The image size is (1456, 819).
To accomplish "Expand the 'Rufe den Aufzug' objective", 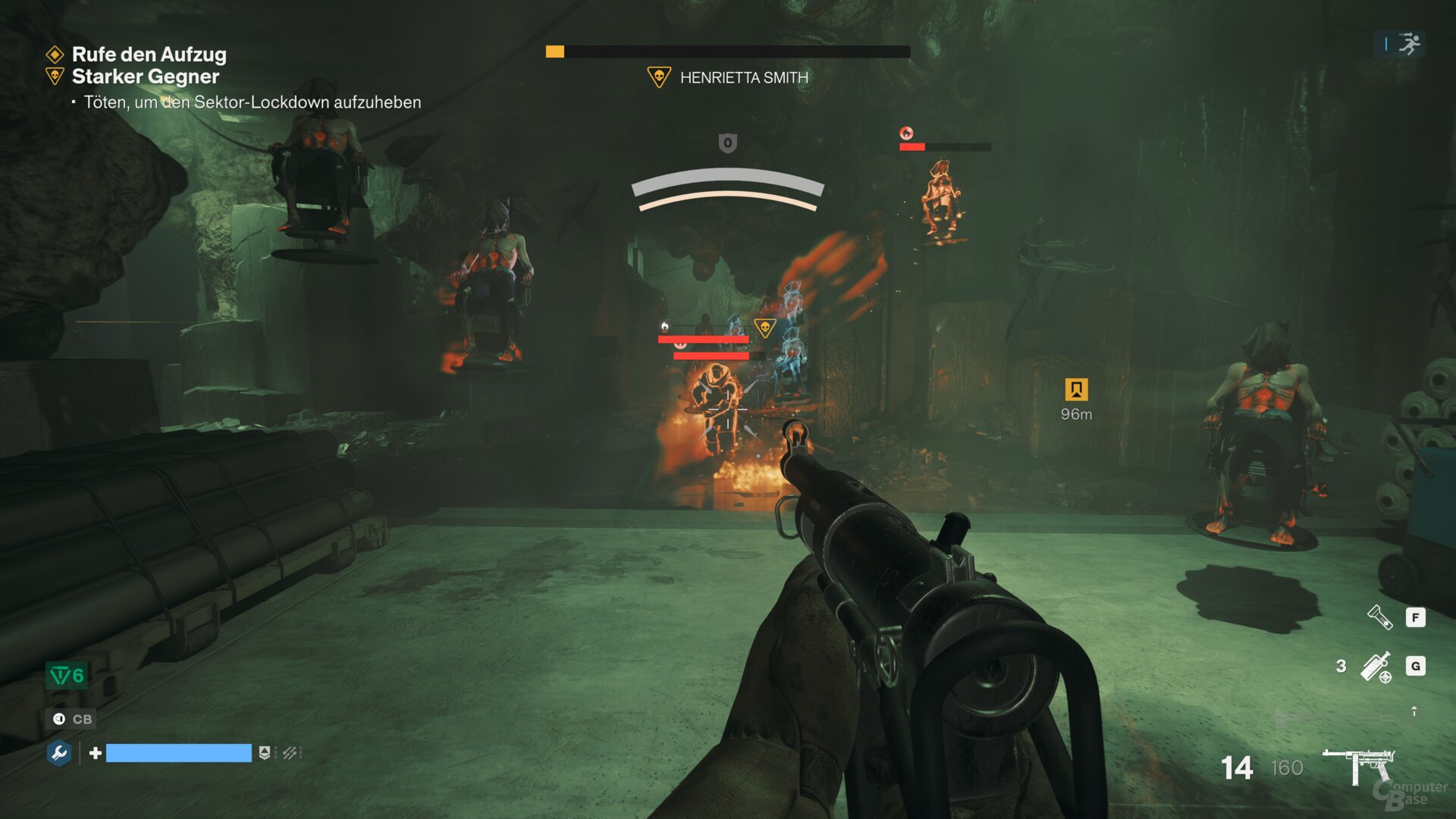I will click(148, 55).
